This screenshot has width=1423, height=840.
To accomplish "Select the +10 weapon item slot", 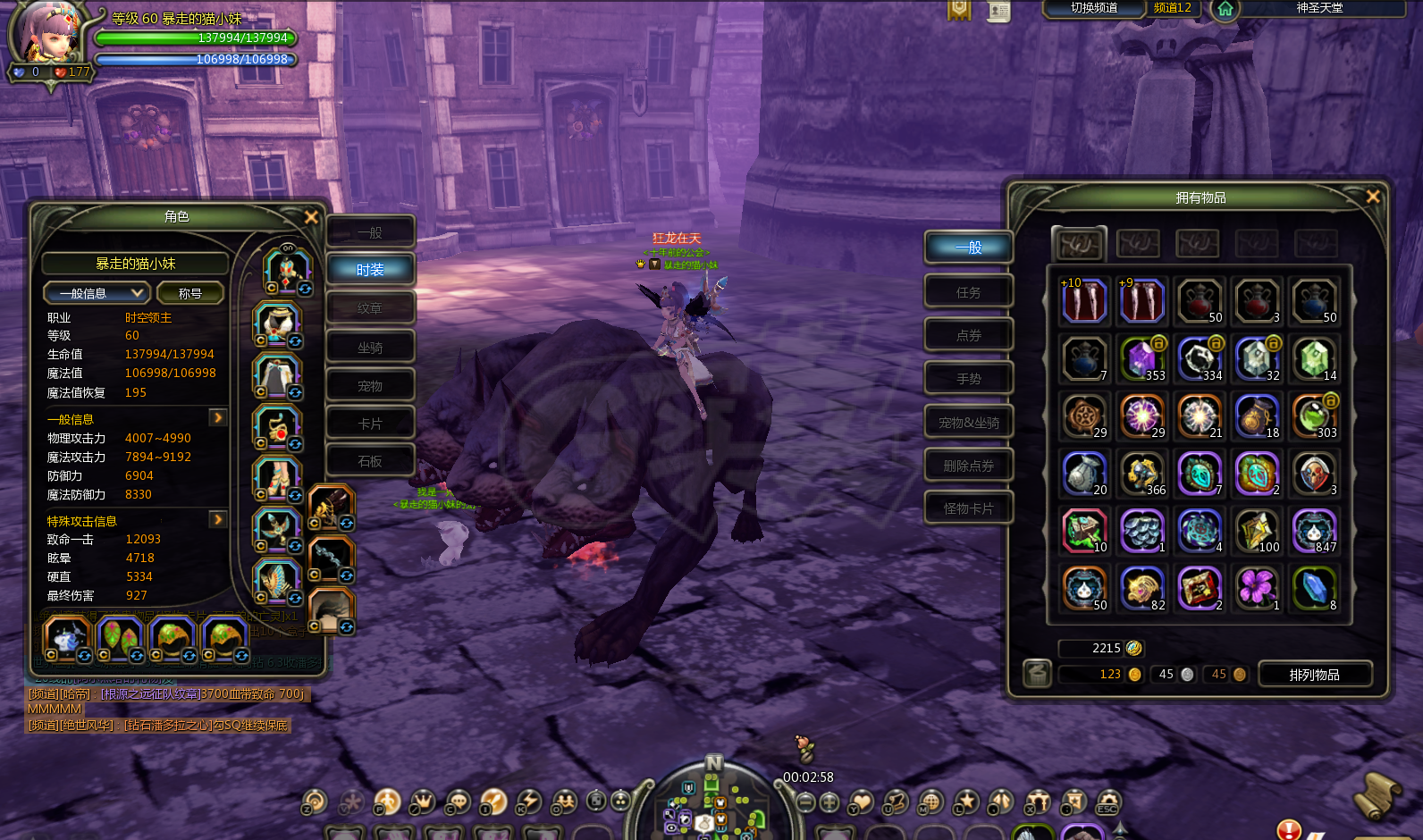I will coord(1084,301).
